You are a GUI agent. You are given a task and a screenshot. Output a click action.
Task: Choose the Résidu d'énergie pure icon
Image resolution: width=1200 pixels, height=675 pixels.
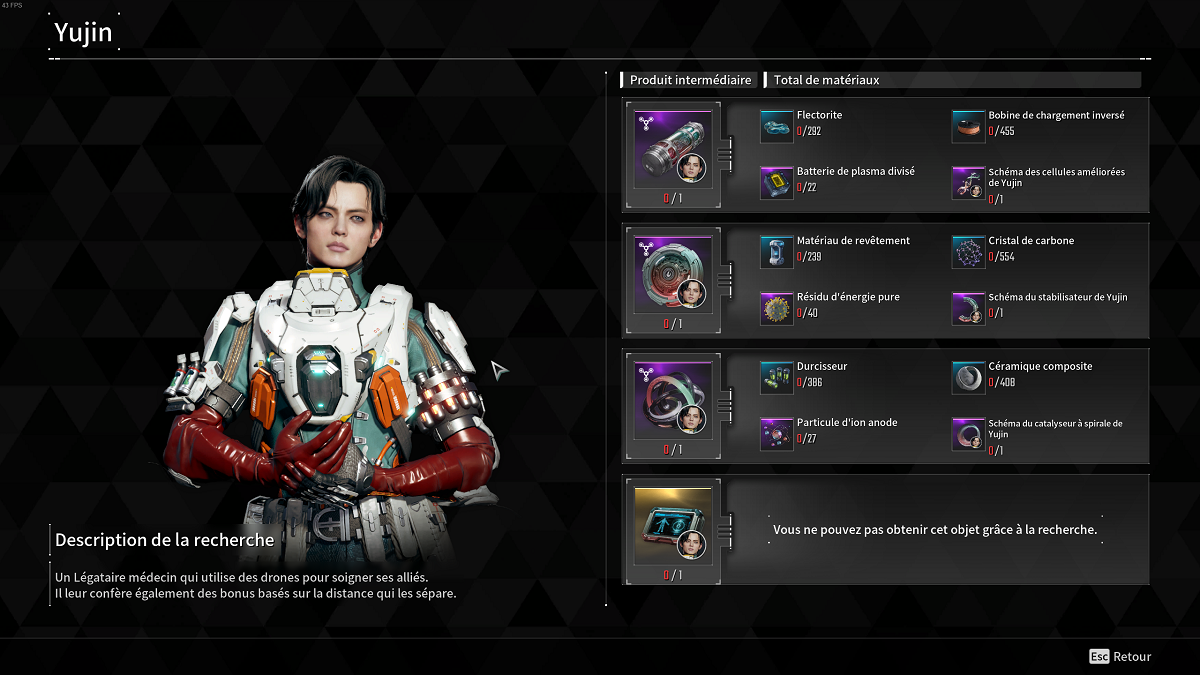point(776,308)
